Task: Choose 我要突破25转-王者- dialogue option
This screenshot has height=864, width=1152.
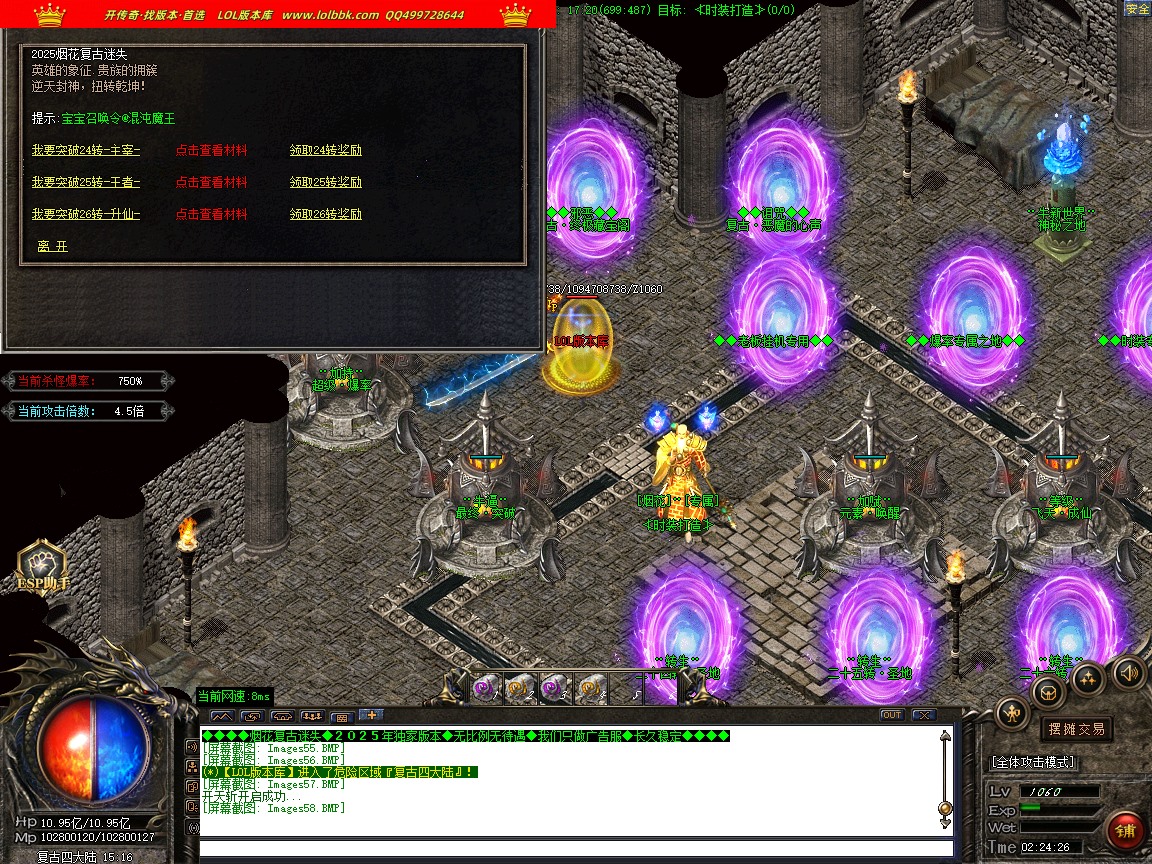Action: coord(86,183)
